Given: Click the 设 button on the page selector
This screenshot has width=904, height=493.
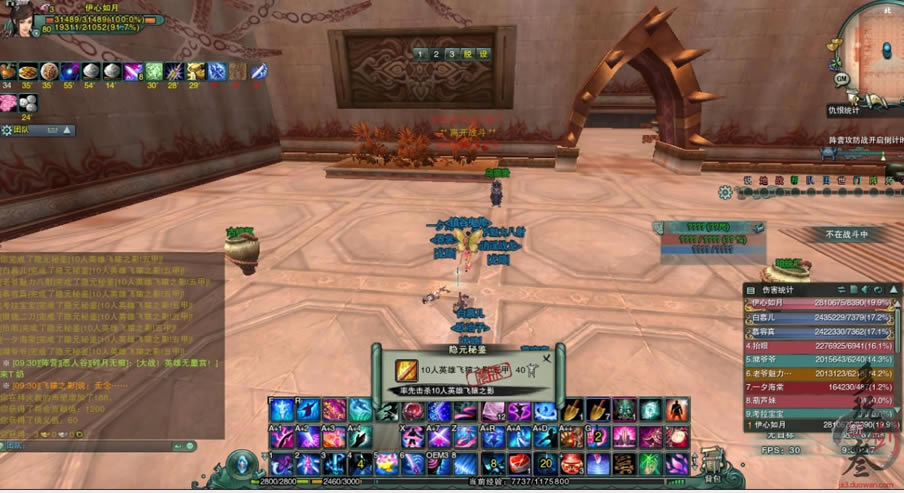Looking at the screenshot, I should click(483, 54).
